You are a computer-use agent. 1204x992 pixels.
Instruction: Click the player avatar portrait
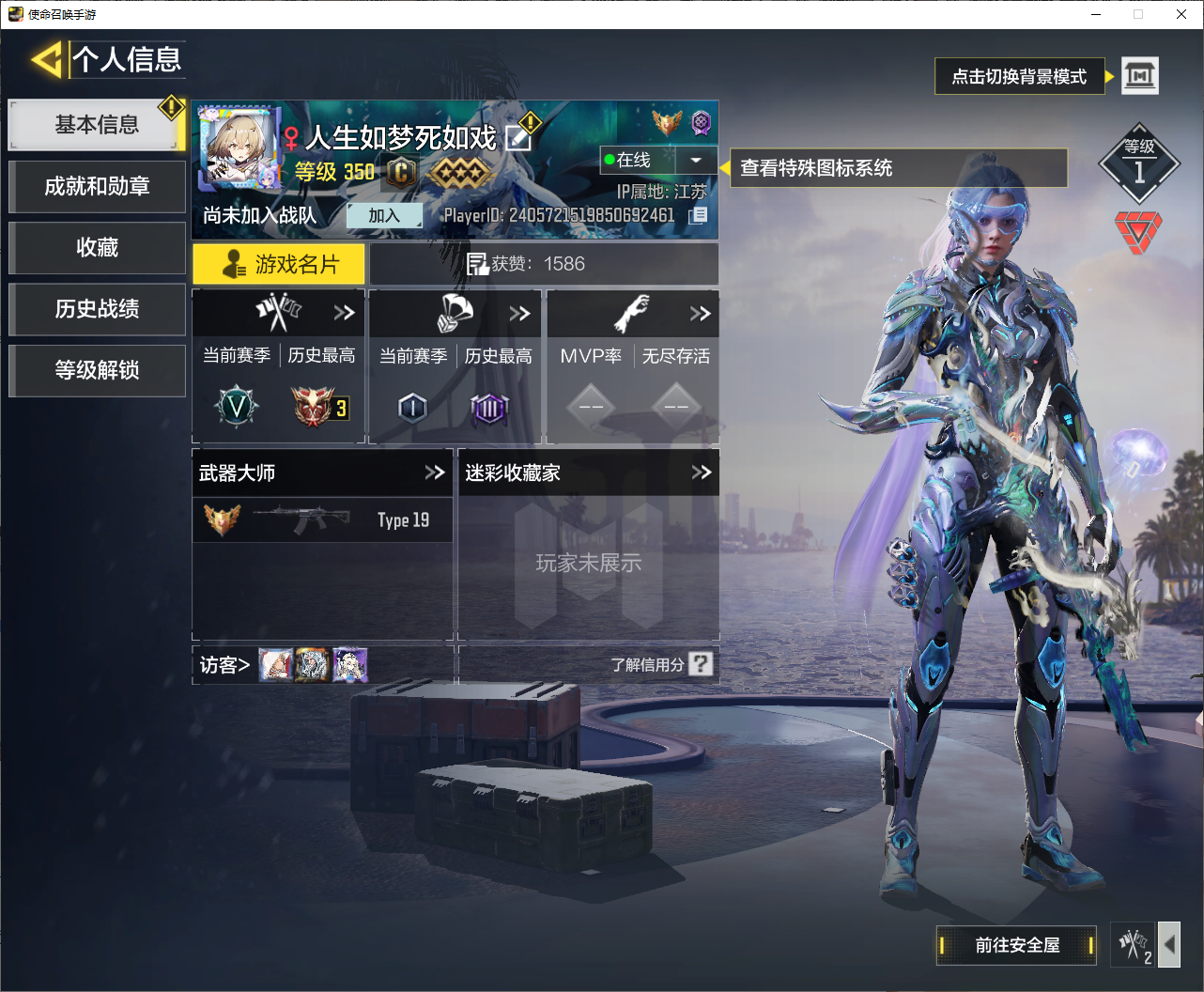coord(239,147)
